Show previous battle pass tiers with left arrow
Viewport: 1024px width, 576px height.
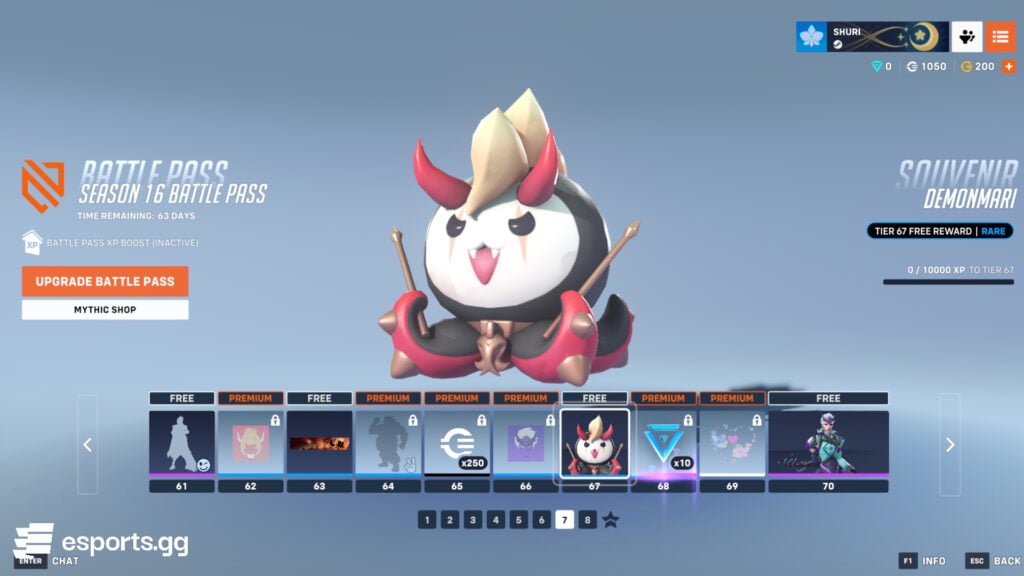pyautogui.click(x=87, y=444)
